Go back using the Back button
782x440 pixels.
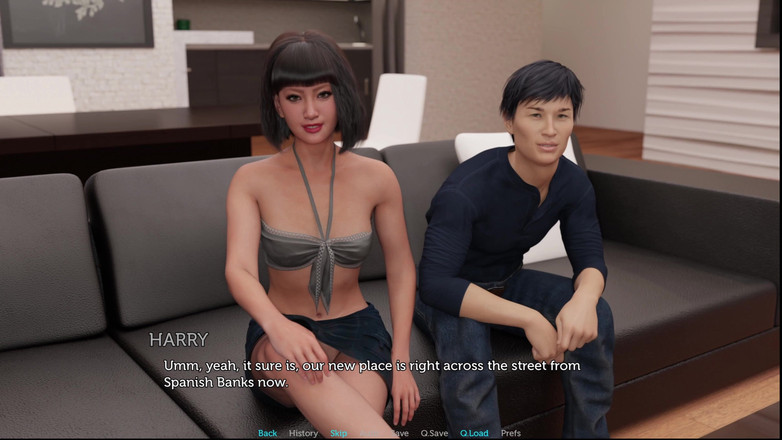pyautogui.click(x=267, y=433)
